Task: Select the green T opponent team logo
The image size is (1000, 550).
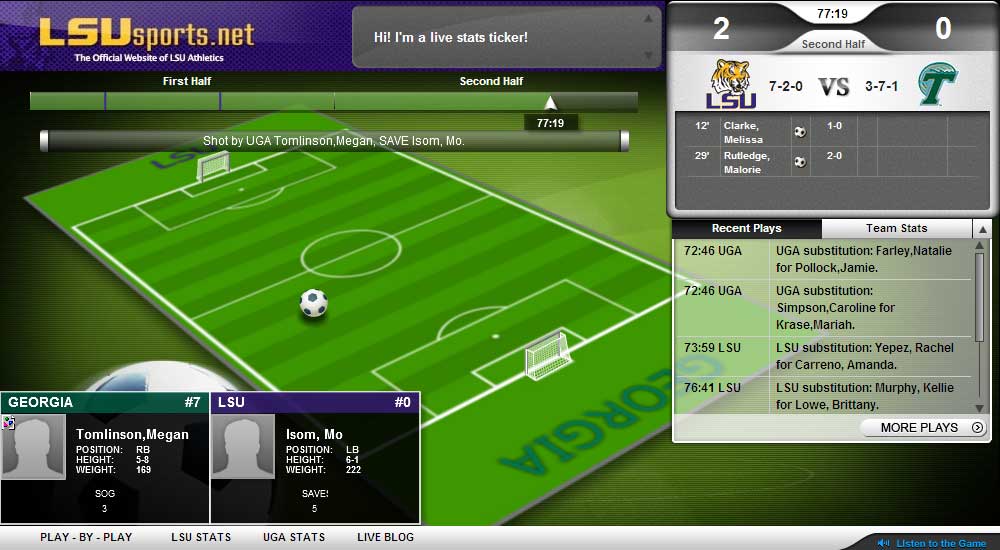Action: click(x=937, y=85)
